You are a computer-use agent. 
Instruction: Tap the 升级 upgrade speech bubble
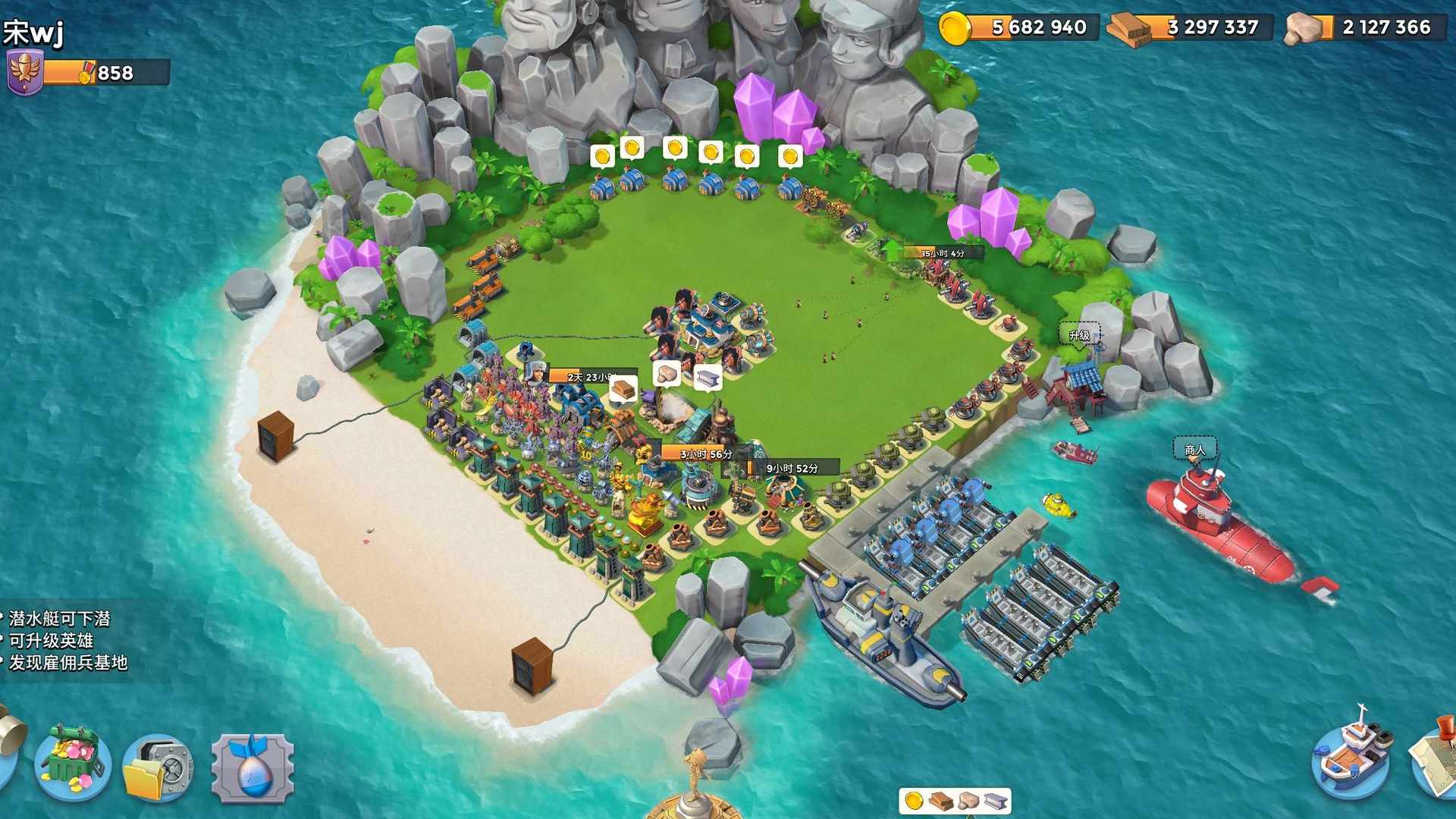click(x=1079, y=334)
